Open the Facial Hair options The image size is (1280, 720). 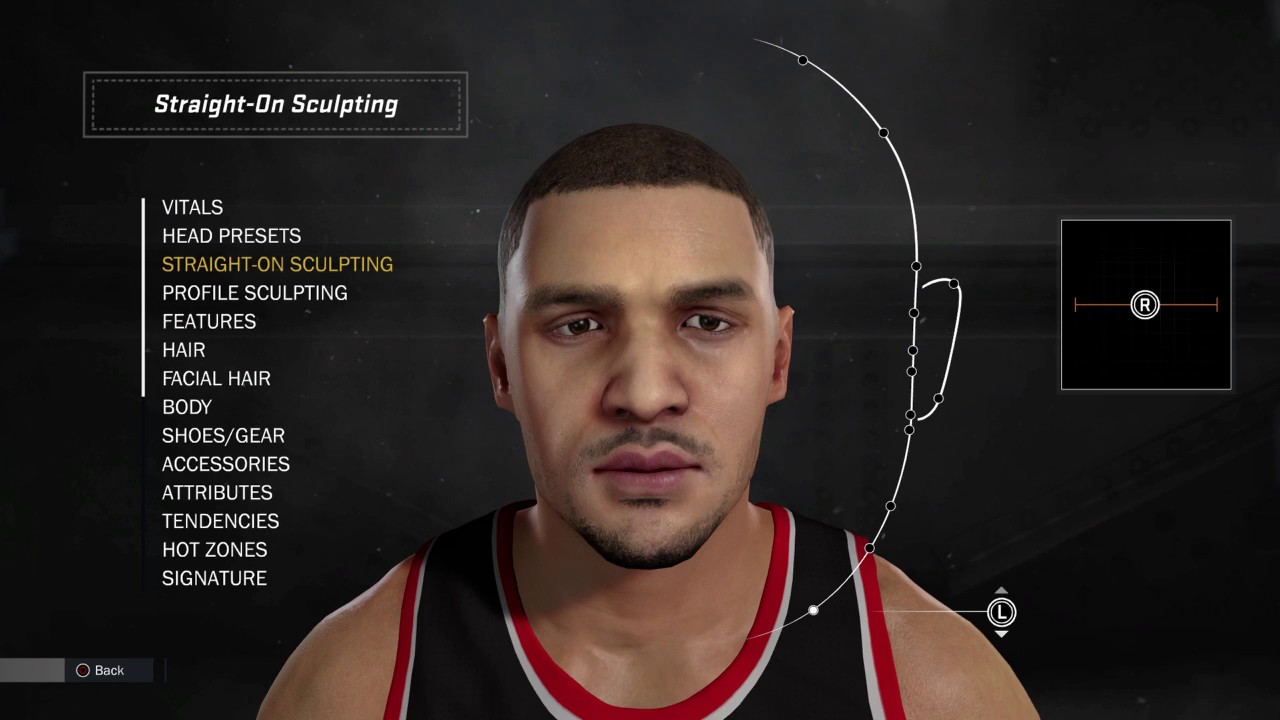(x=216, y=379)
